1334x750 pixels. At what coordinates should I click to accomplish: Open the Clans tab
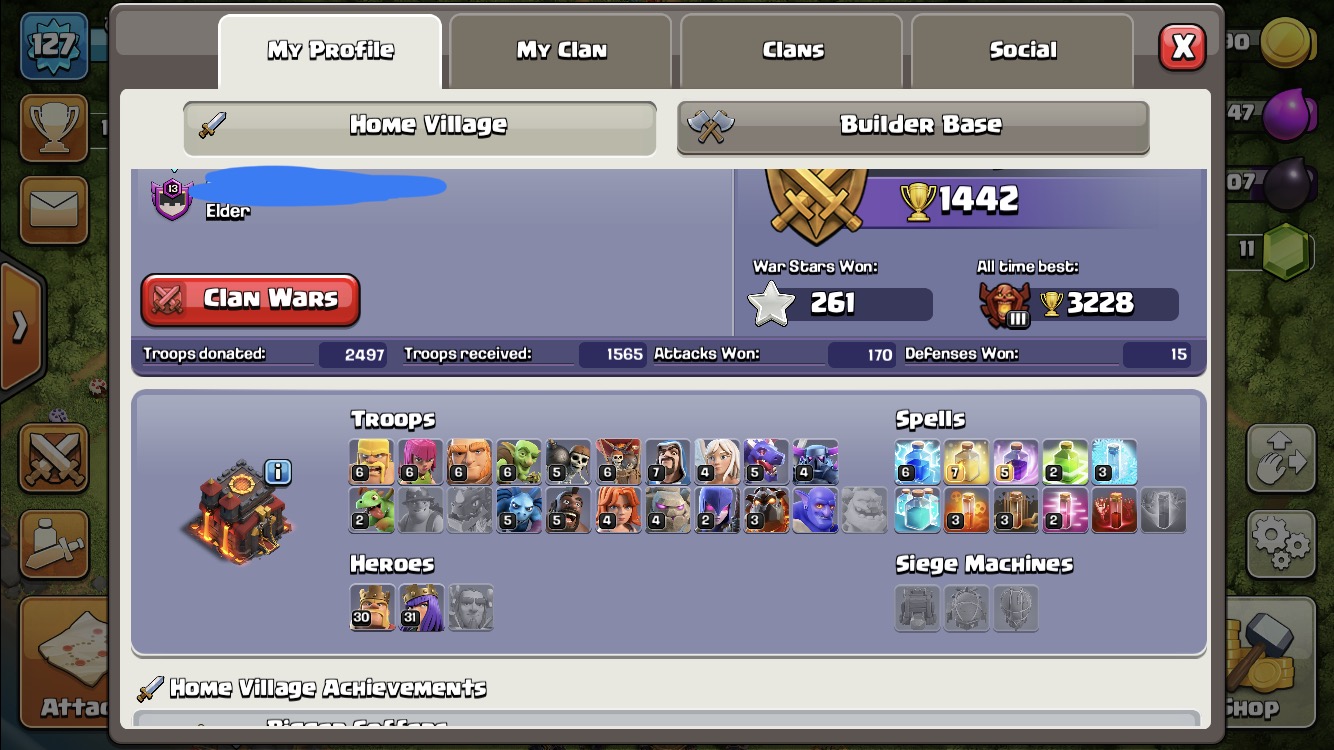(792, 50)
